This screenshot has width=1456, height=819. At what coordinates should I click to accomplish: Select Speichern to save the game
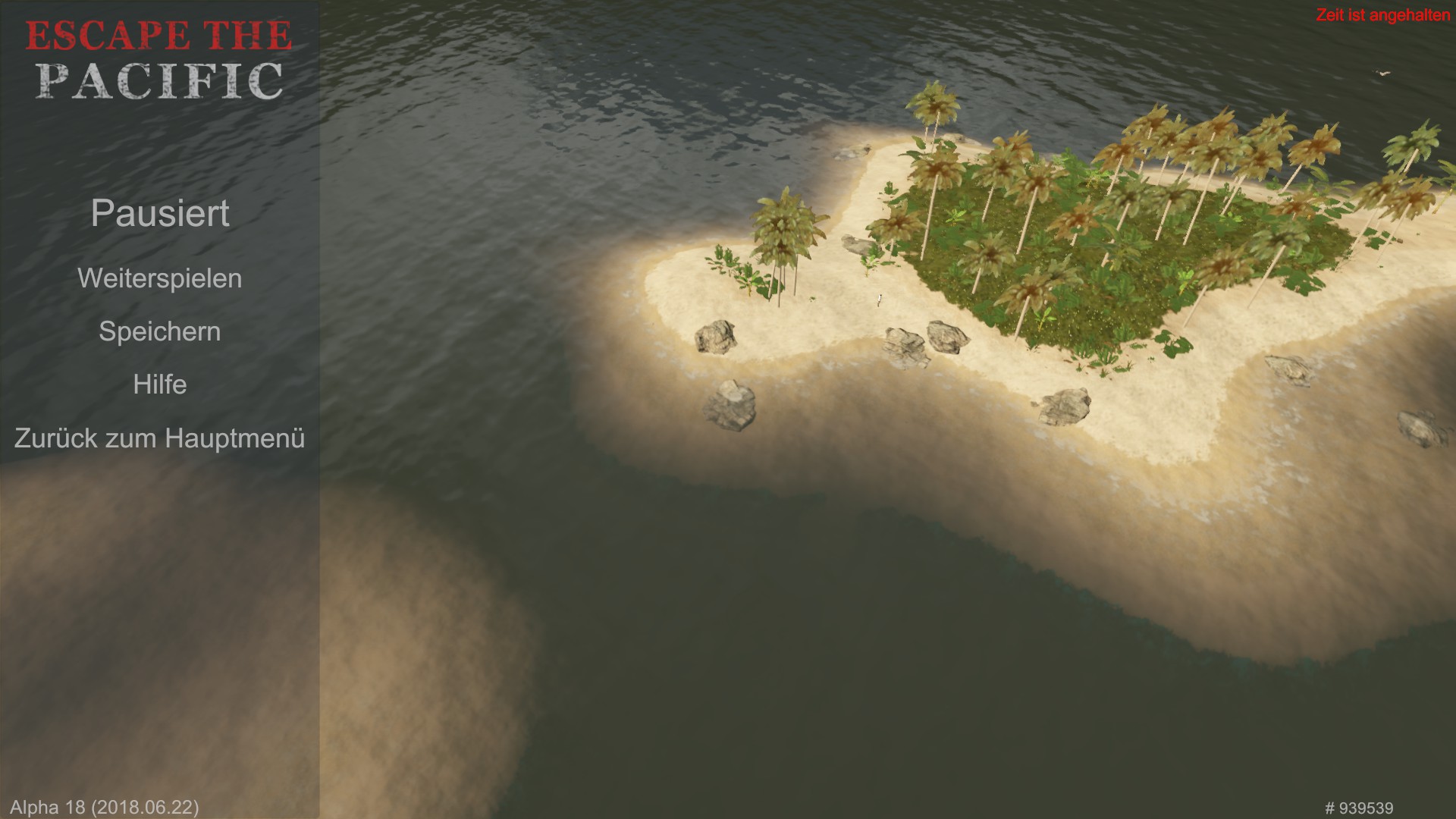coord(159,331)
